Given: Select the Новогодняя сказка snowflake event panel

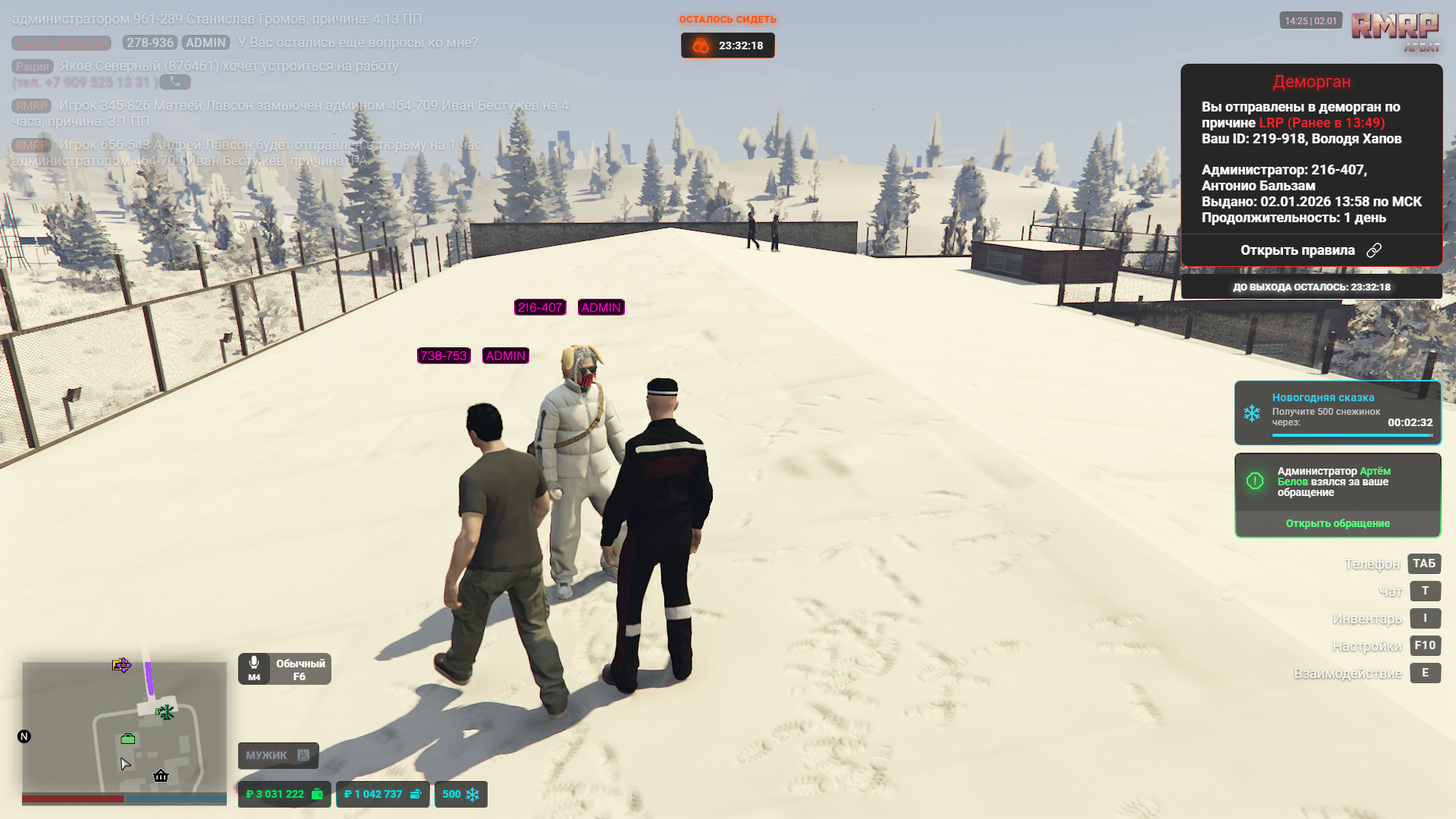Looking at the screenshot, I should click(1337, 412).
